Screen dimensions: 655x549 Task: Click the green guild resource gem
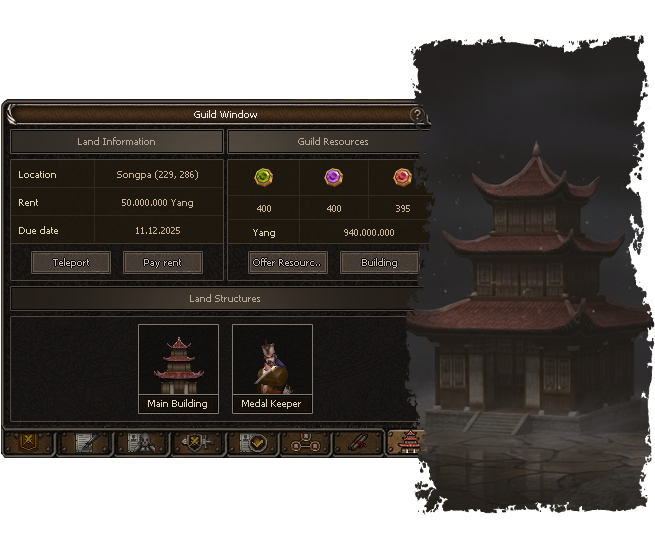coord(264,178)
